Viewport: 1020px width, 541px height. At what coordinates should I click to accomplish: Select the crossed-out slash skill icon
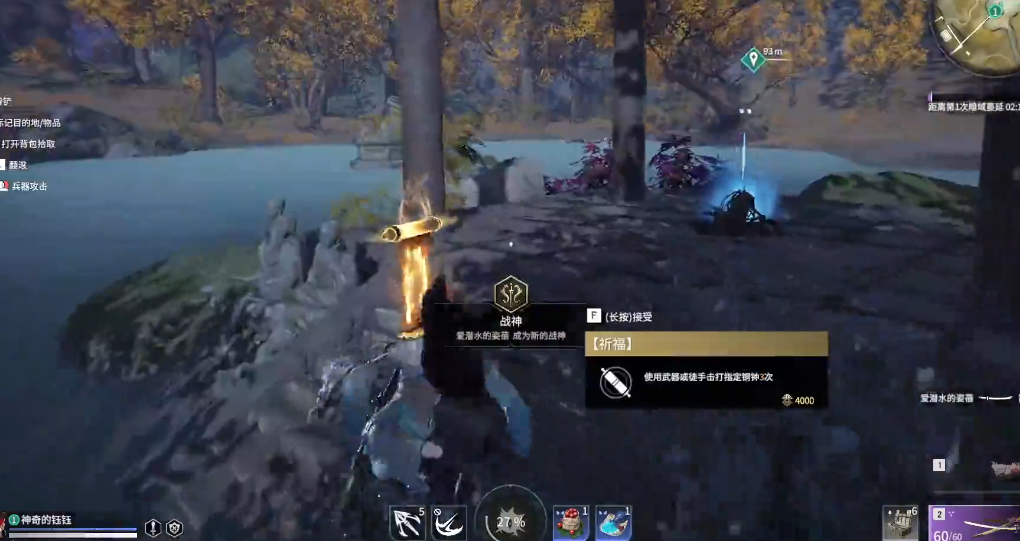point(449,522)
